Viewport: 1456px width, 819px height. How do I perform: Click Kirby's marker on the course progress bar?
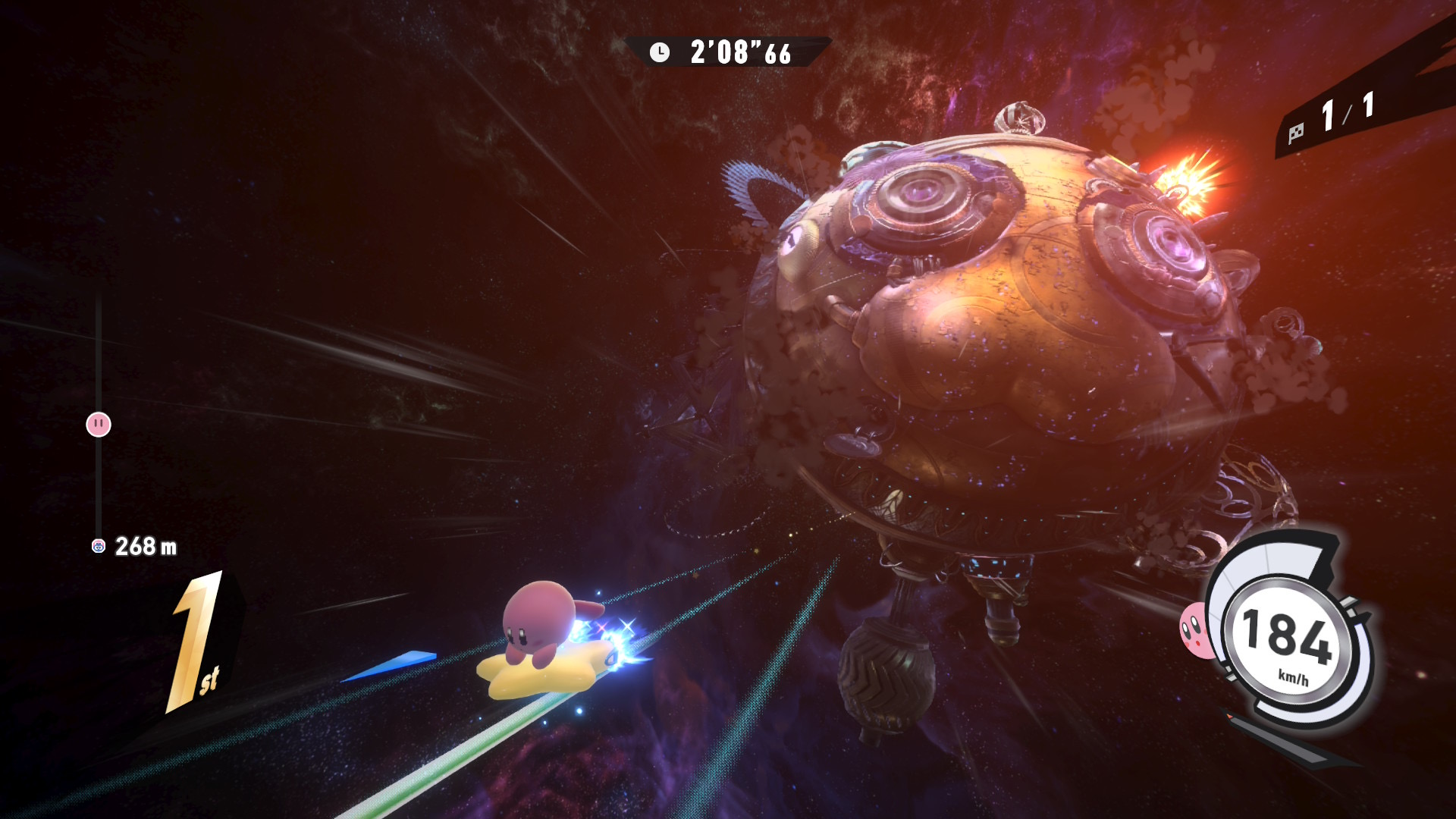pyautogui.click(x=99, y=425)
